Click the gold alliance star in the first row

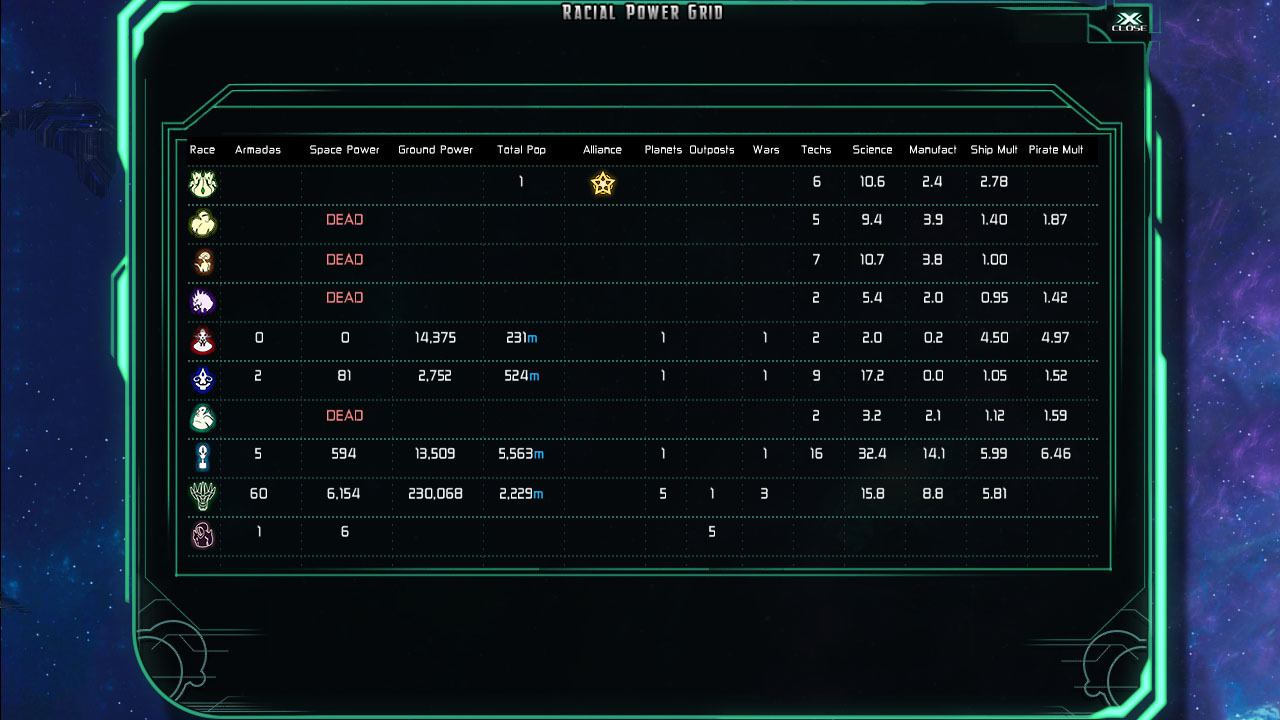(601, 183)
